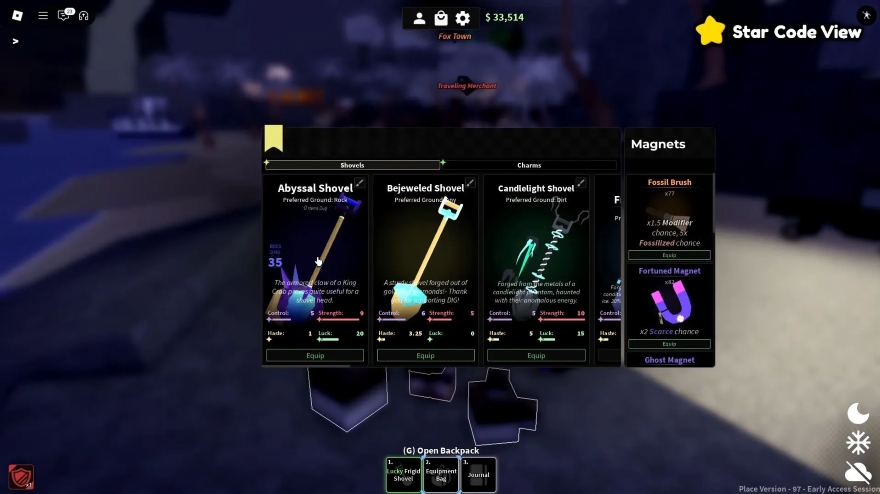Equip the Fortuned Magnet
The height and width of the screenshot is (494, 880).
tap(669, 344)
